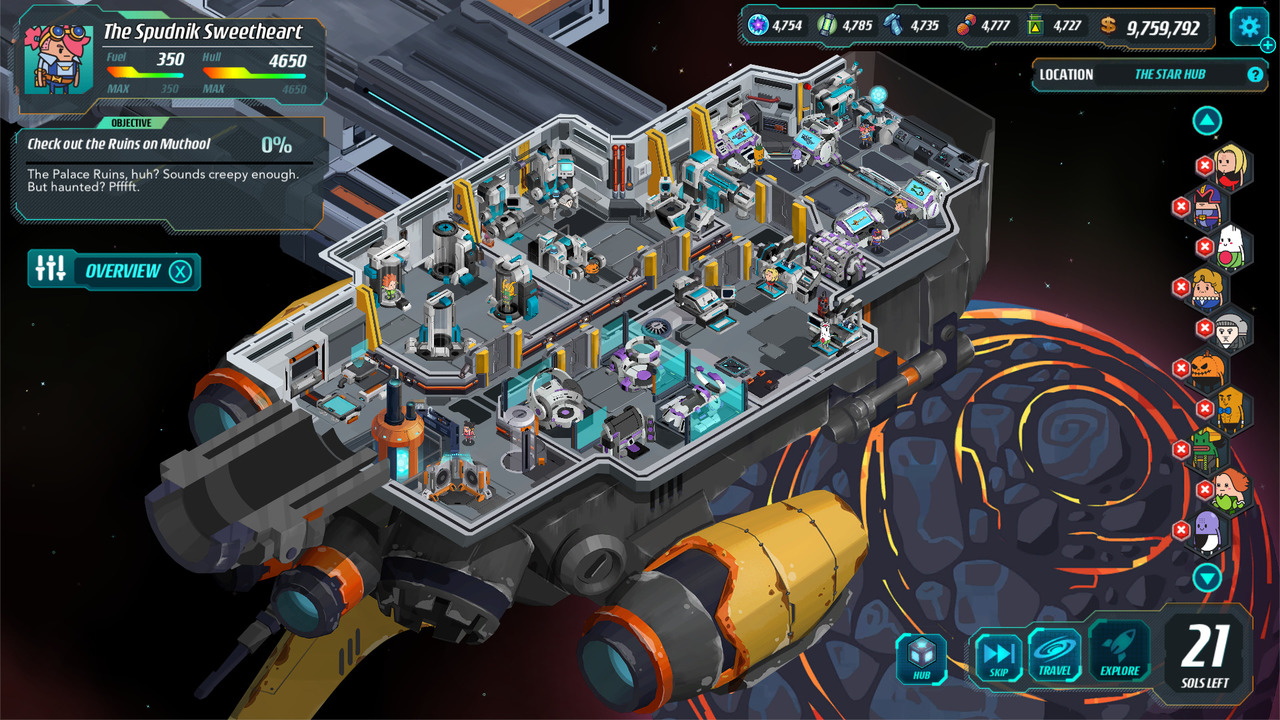The height and width of the screenshot is (720, 1280).
Task: Select the blonde crew member portrait
Action: click(x=1231, y=165)
